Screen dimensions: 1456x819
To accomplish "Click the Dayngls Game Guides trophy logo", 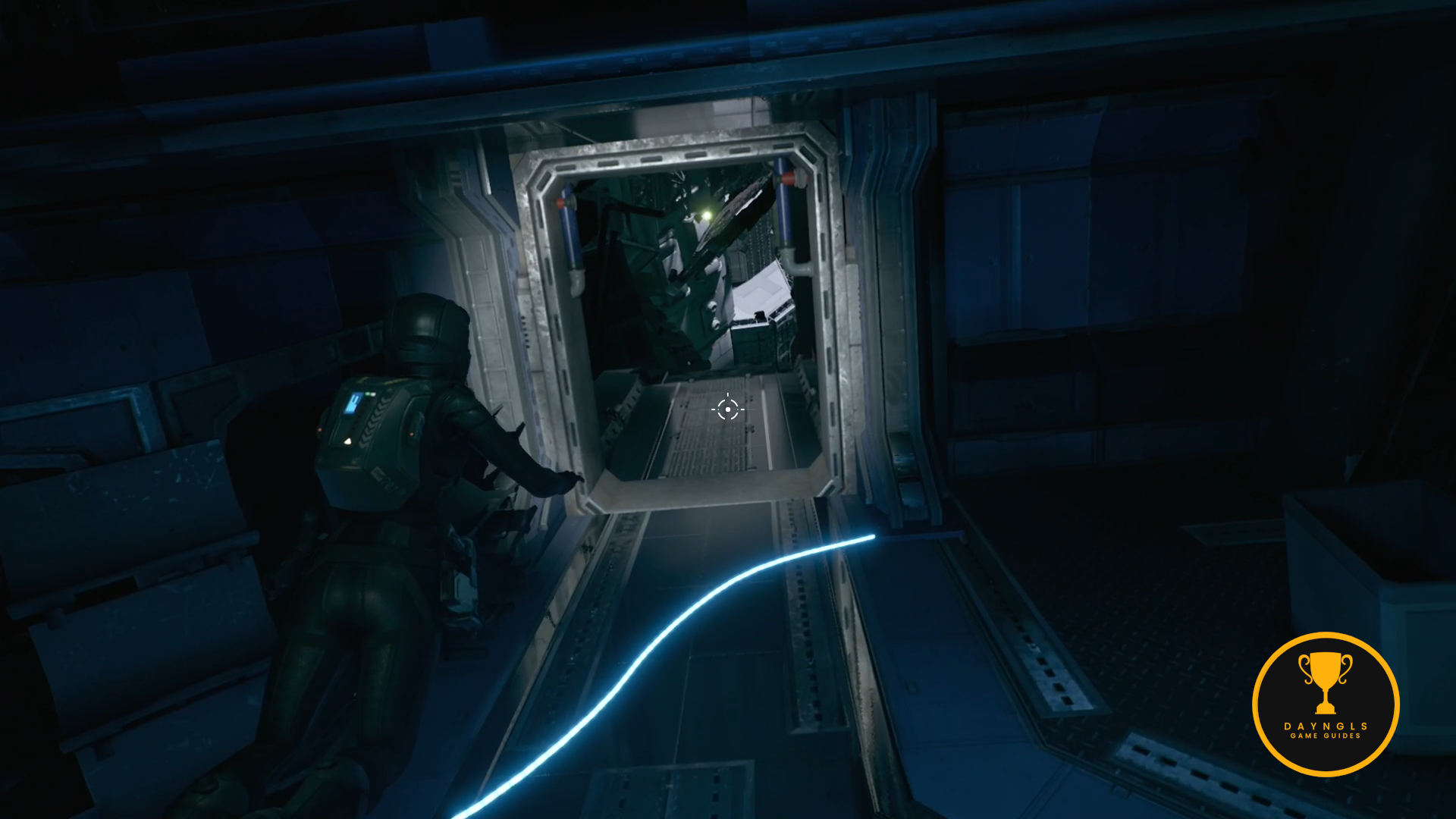I will tap(1325, 704).
